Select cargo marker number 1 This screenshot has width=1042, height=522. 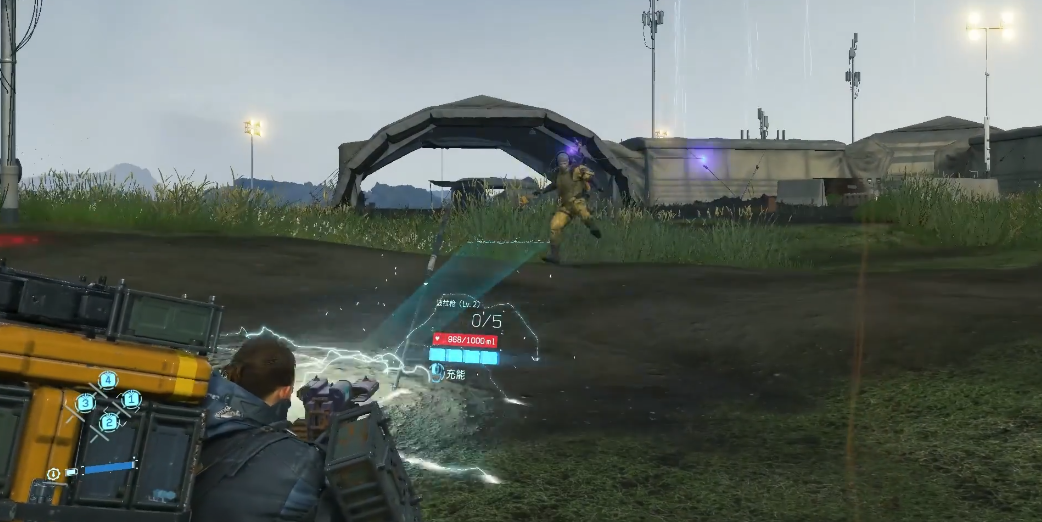pos(131,399)
